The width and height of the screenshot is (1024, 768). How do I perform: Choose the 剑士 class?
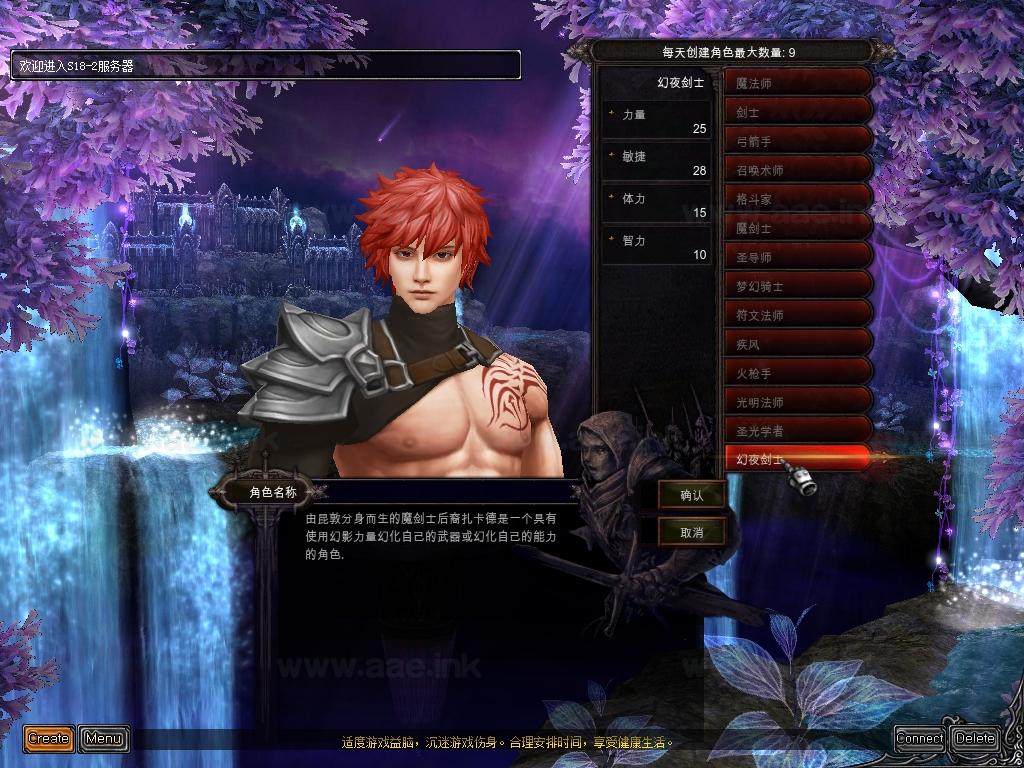(x=798, y=112)
